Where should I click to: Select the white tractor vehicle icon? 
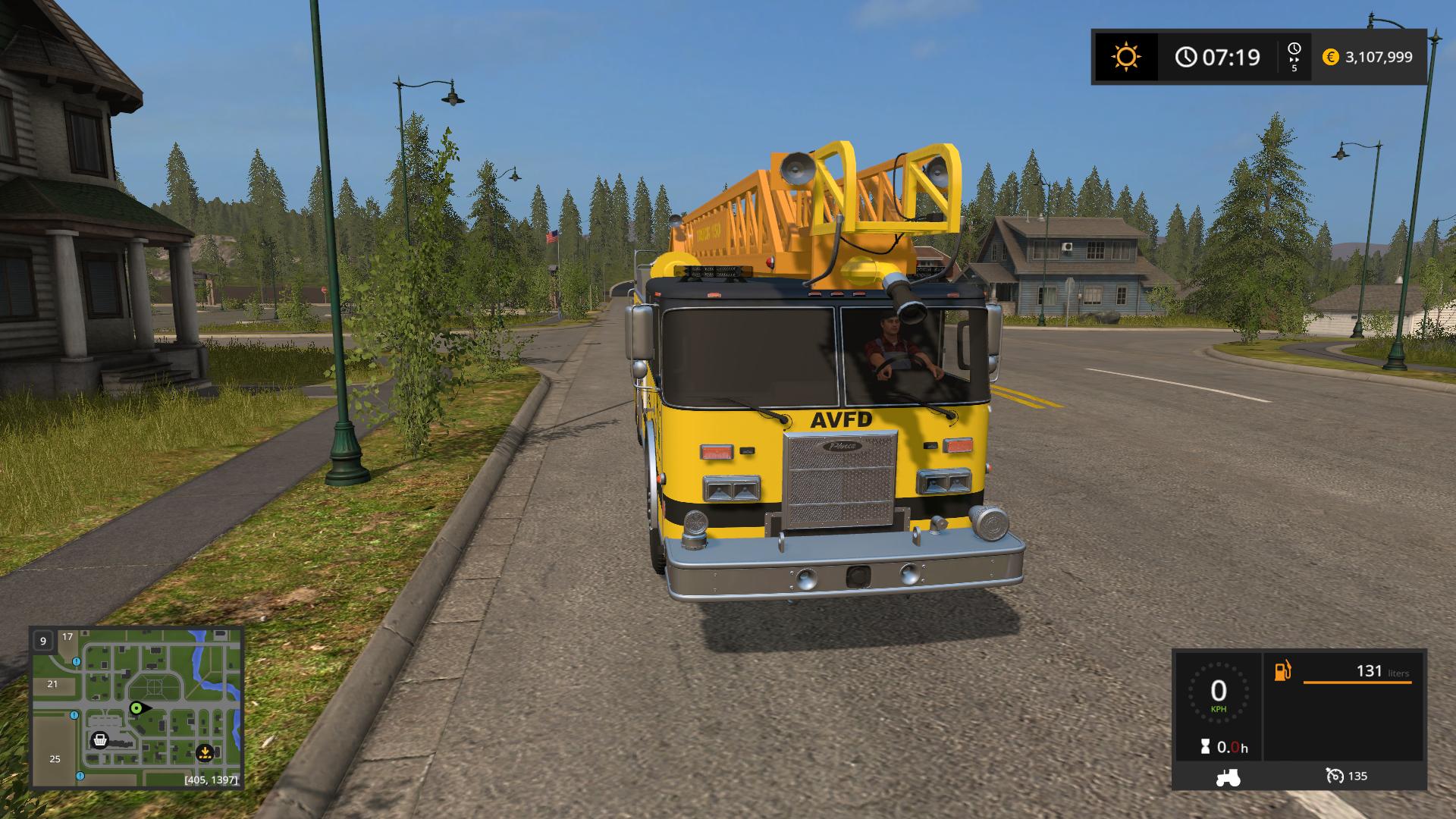click(x=1228, y=777)
